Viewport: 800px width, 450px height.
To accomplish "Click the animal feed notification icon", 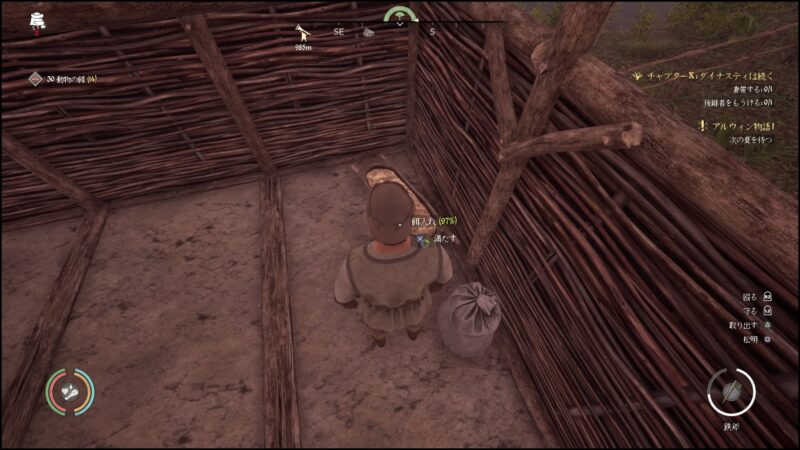I will (35, 79).
